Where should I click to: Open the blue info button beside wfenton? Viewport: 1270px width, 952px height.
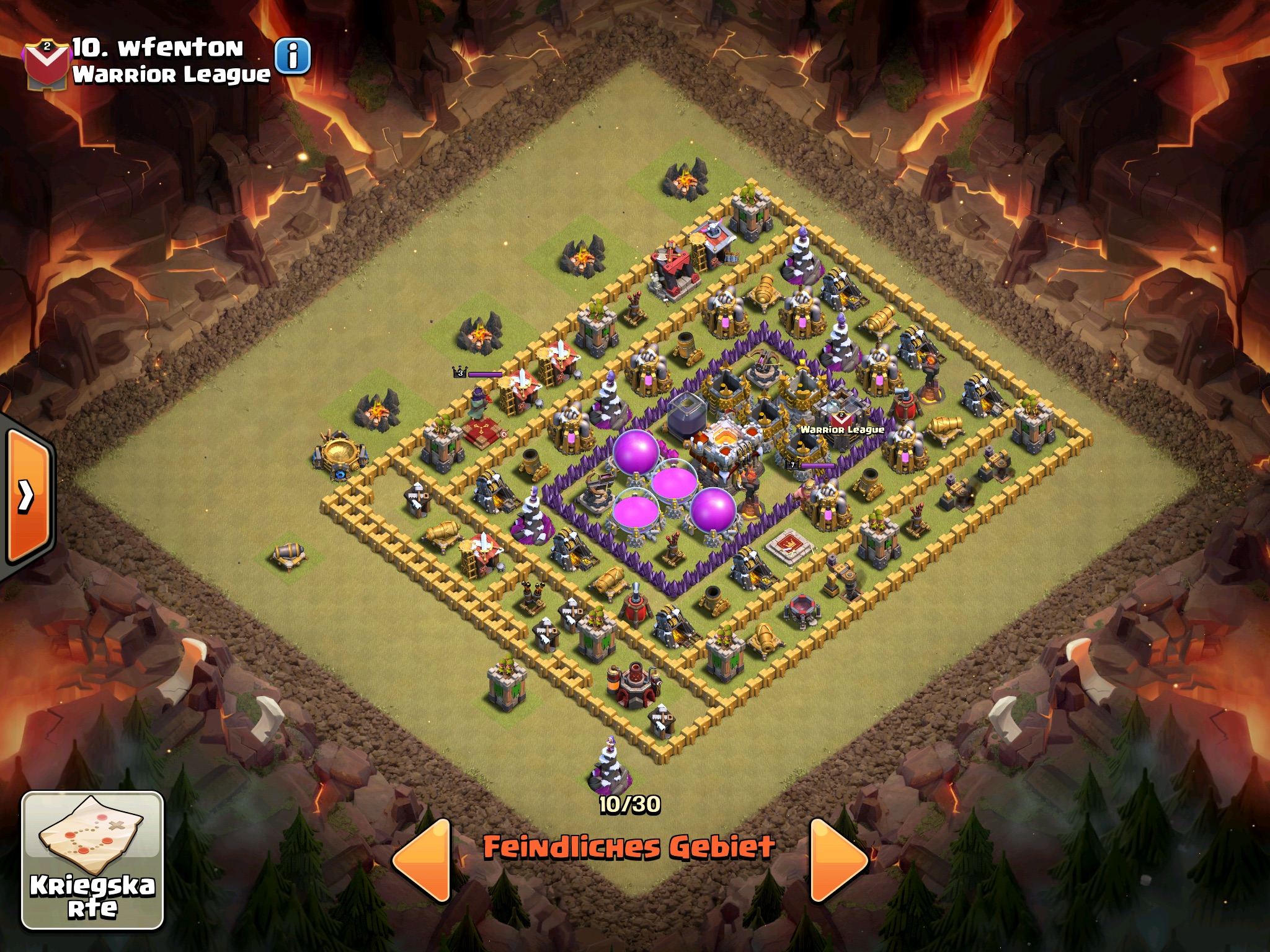292,56
